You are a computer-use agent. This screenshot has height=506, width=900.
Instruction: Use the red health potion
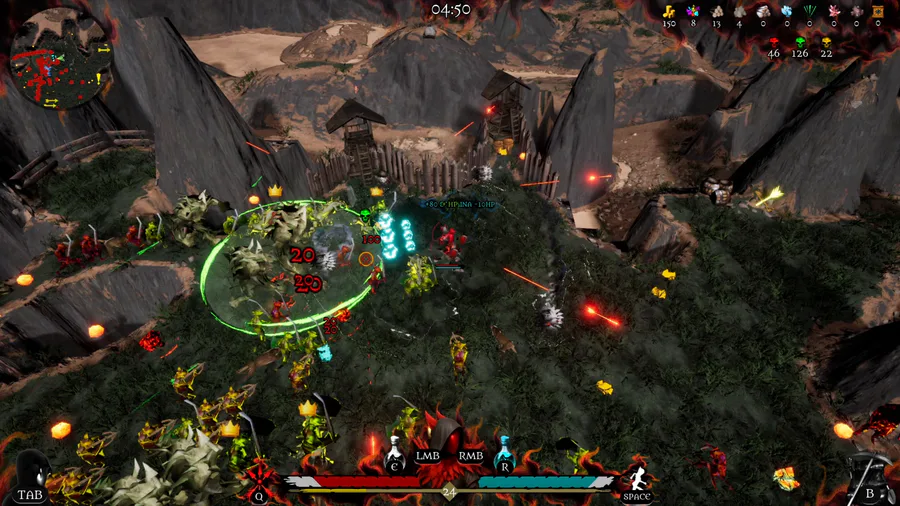coord(396,452)
